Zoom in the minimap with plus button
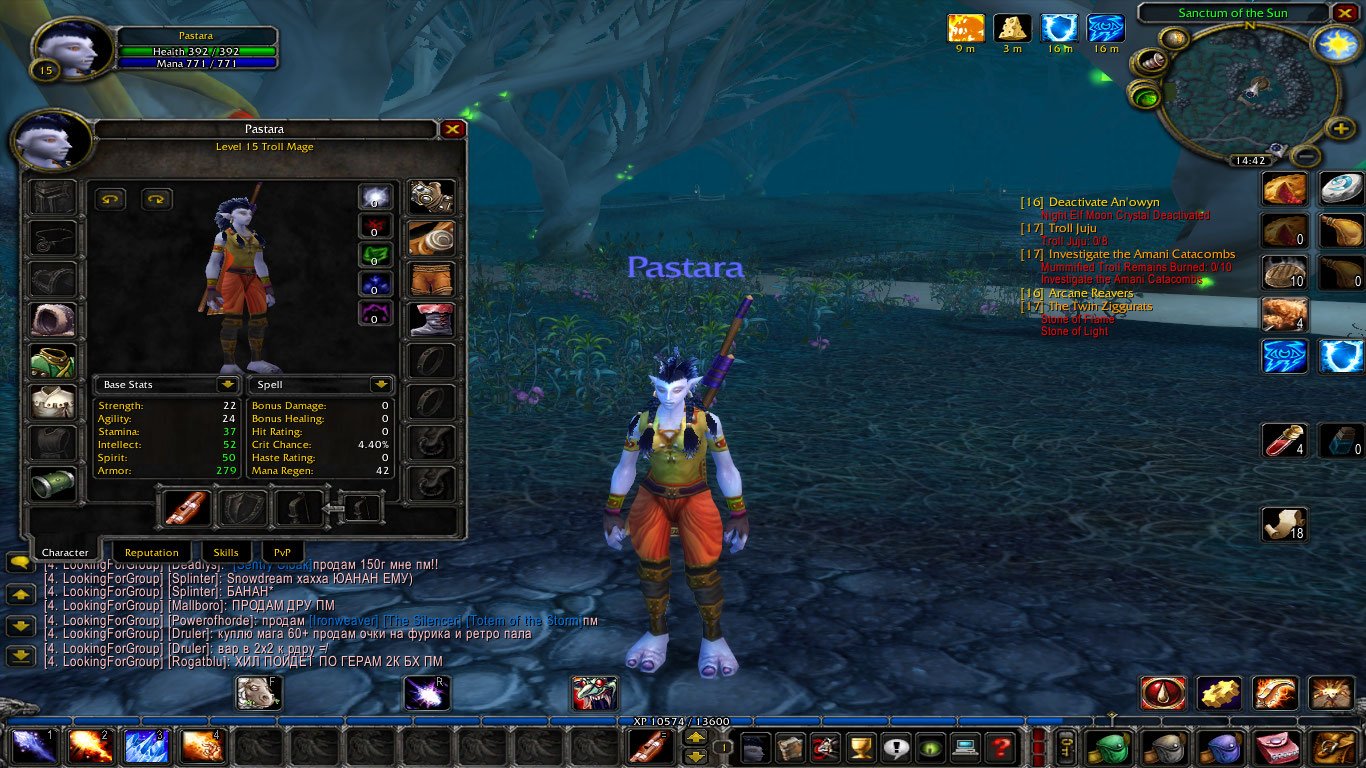Screen dimensions: 1366x768 click(x=1340, y=128)
